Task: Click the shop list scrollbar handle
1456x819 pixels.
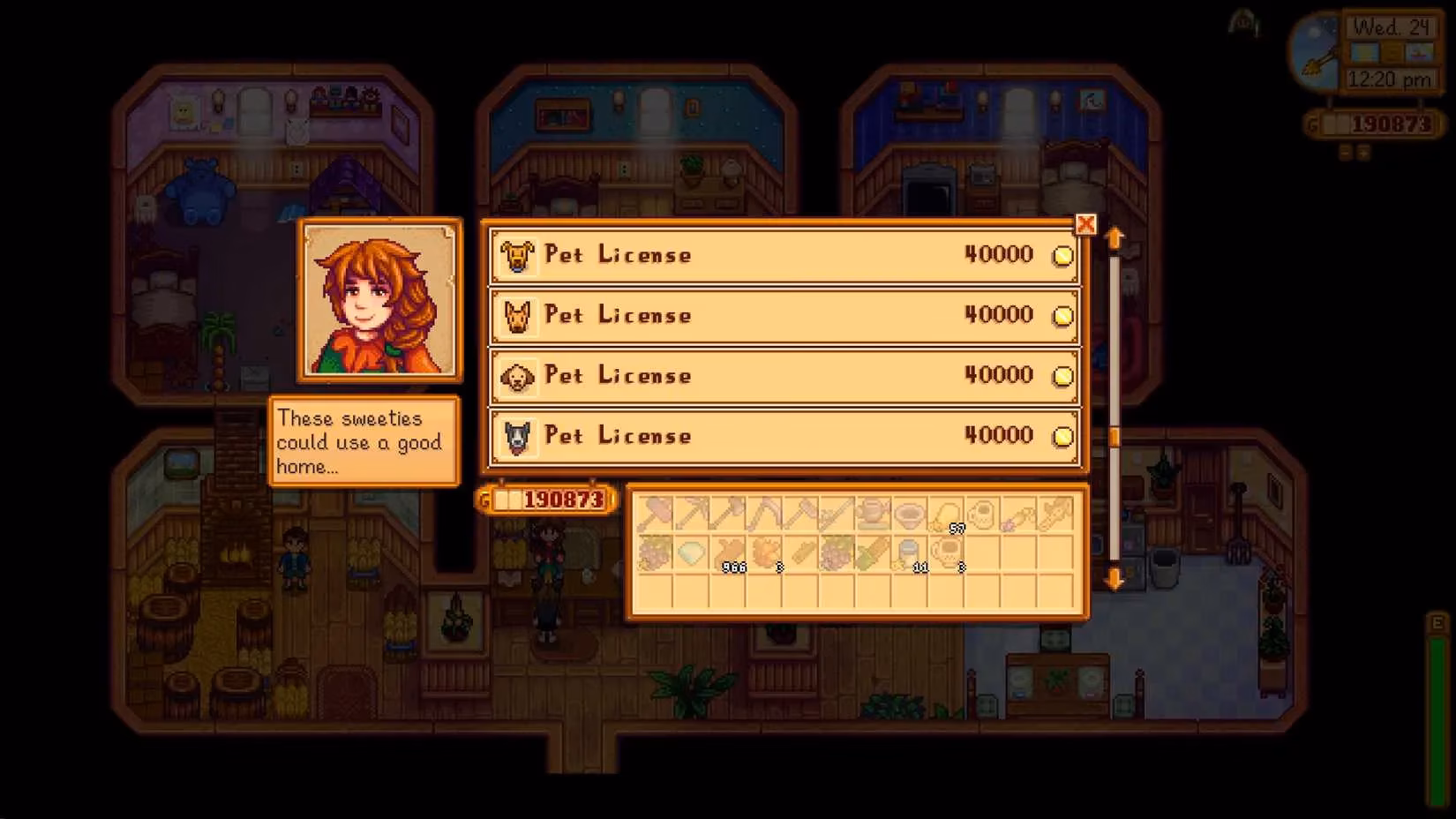Action: [1115, 436]
